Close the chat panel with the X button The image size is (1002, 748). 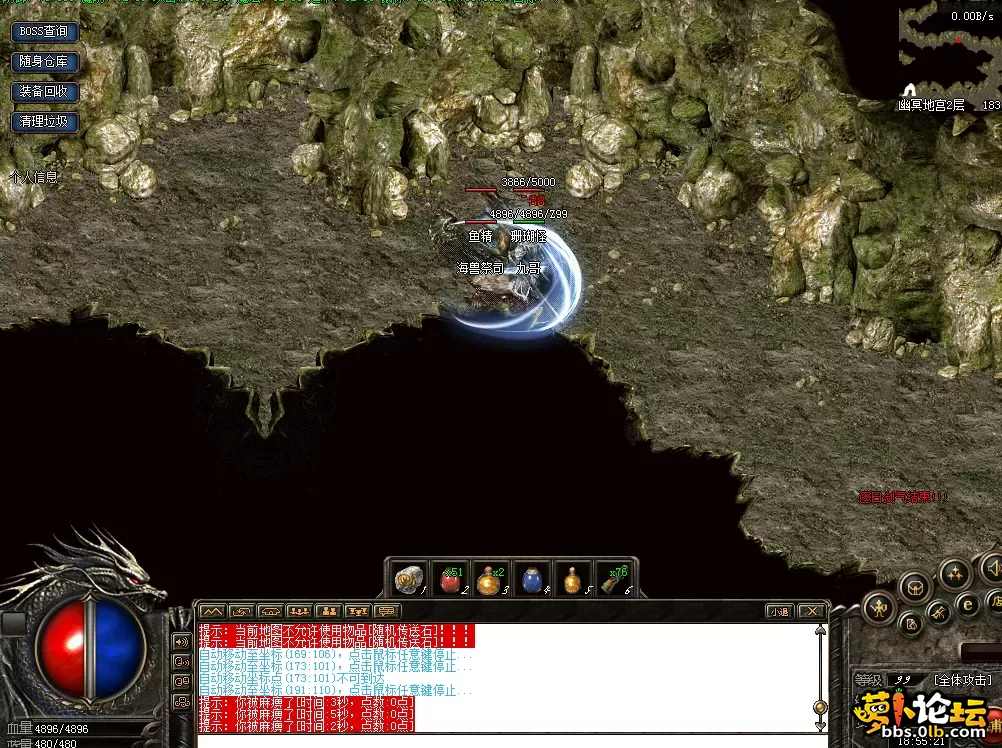click(812, 611)
